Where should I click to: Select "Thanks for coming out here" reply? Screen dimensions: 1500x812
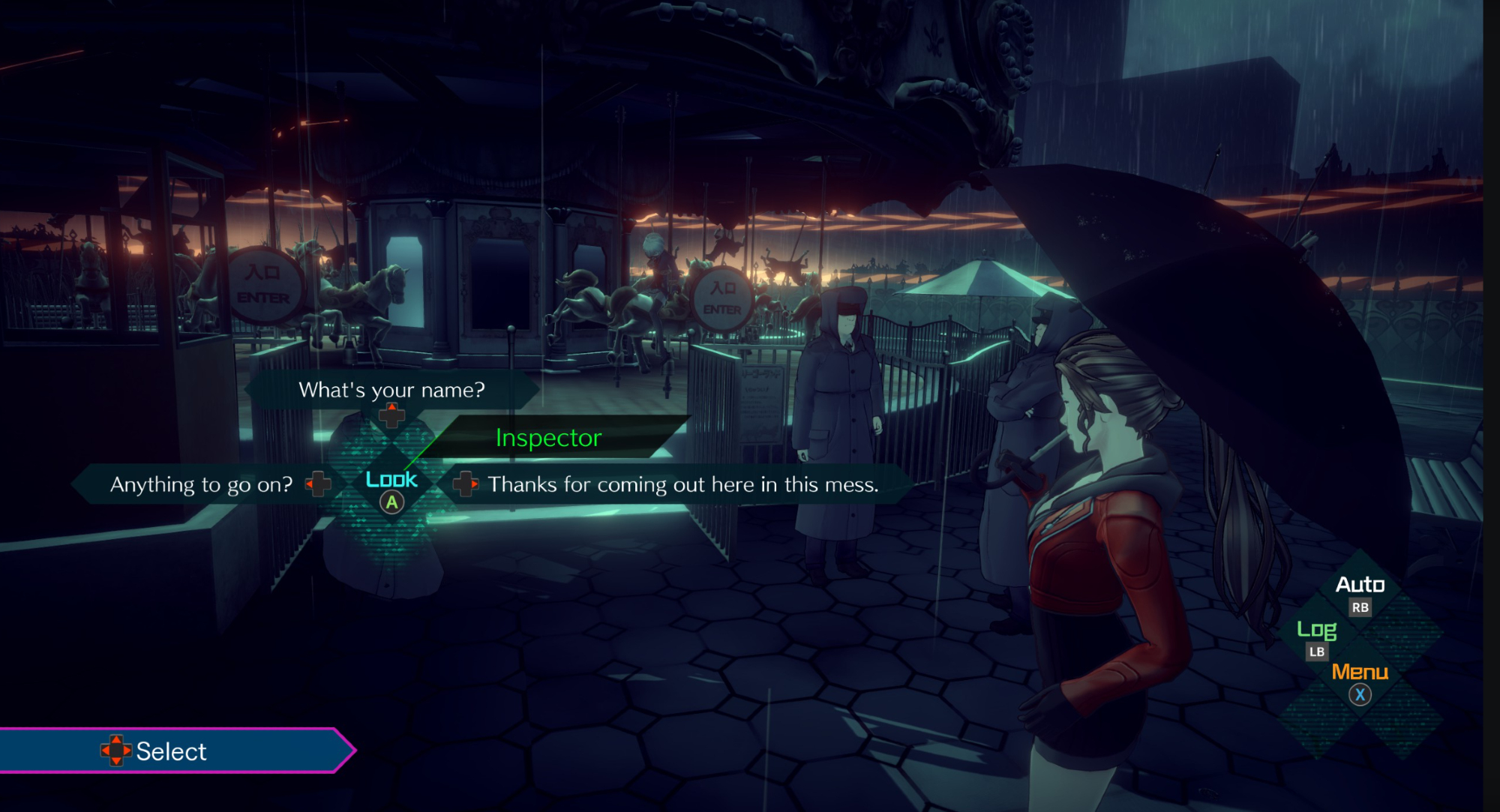pos(682,484)
